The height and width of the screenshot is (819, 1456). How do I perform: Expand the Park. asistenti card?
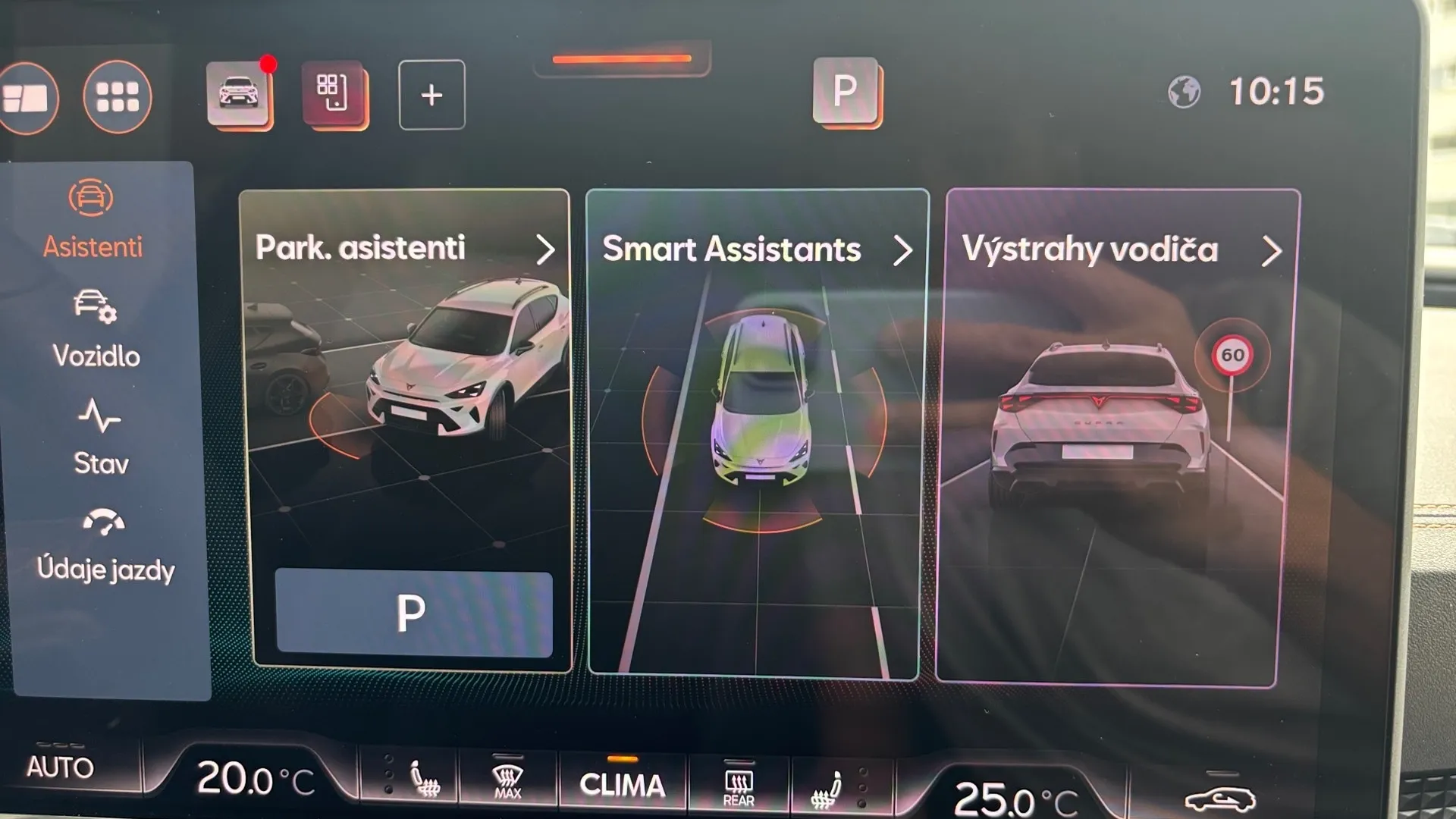pos(545,250)
